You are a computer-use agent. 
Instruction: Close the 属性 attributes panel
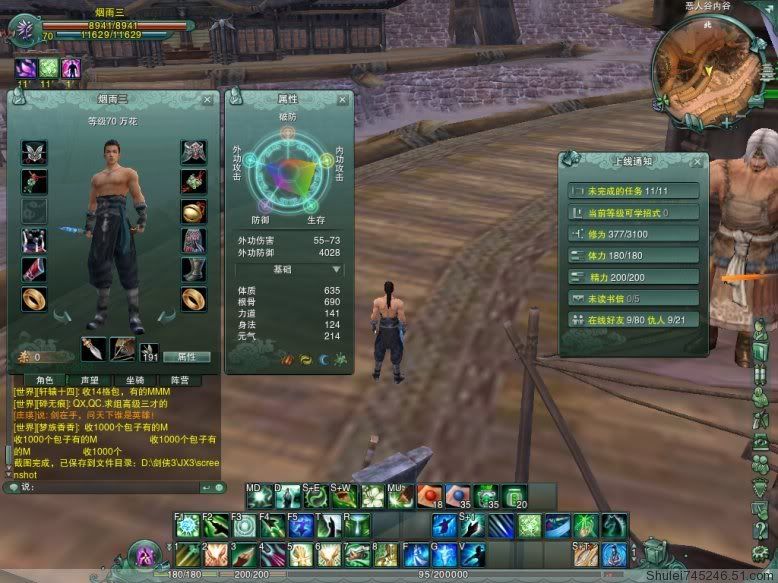pos(345,100)
